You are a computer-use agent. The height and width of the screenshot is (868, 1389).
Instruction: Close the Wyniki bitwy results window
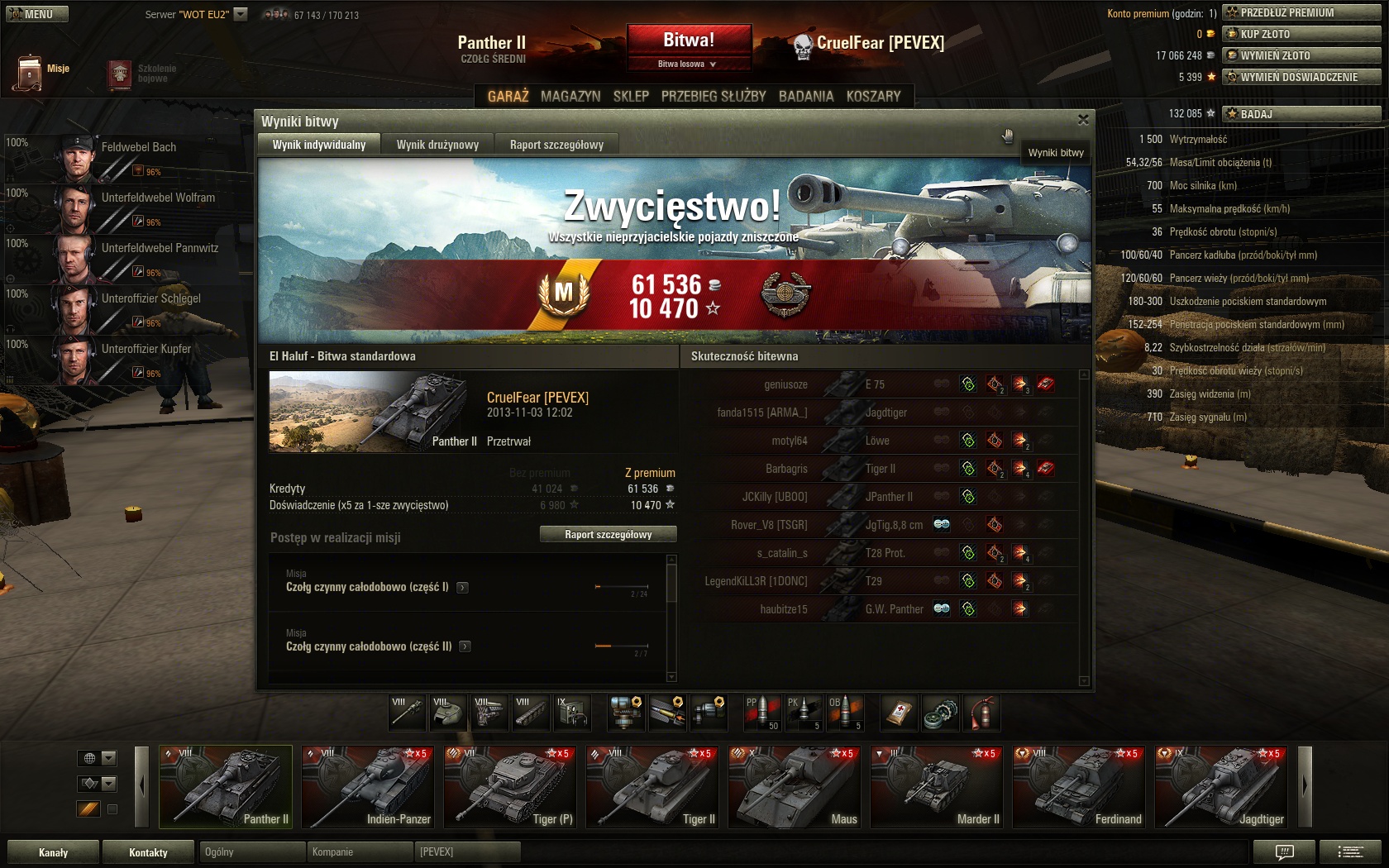tap(1083, 120)
